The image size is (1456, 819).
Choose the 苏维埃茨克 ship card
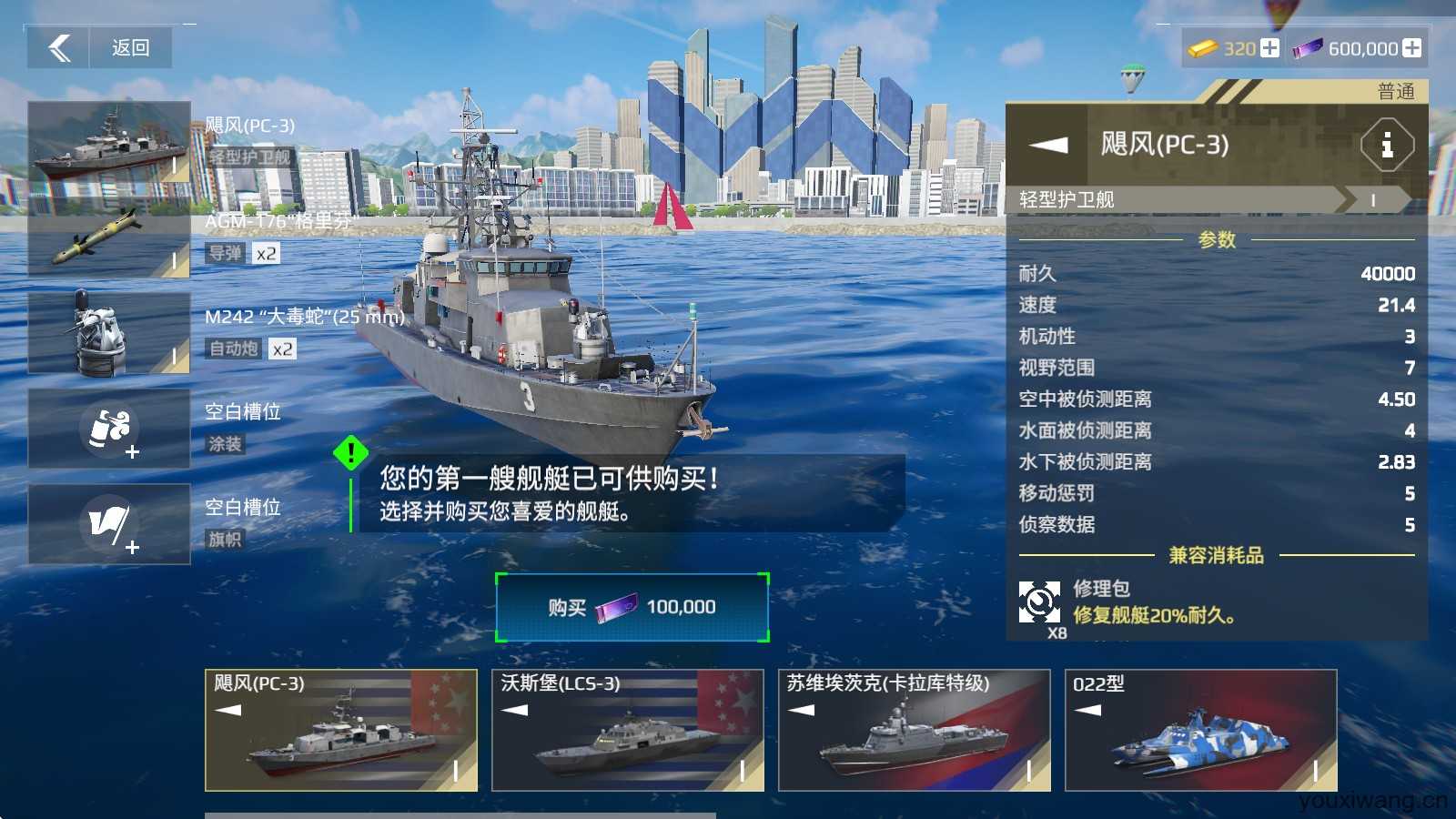click(915, 730)
